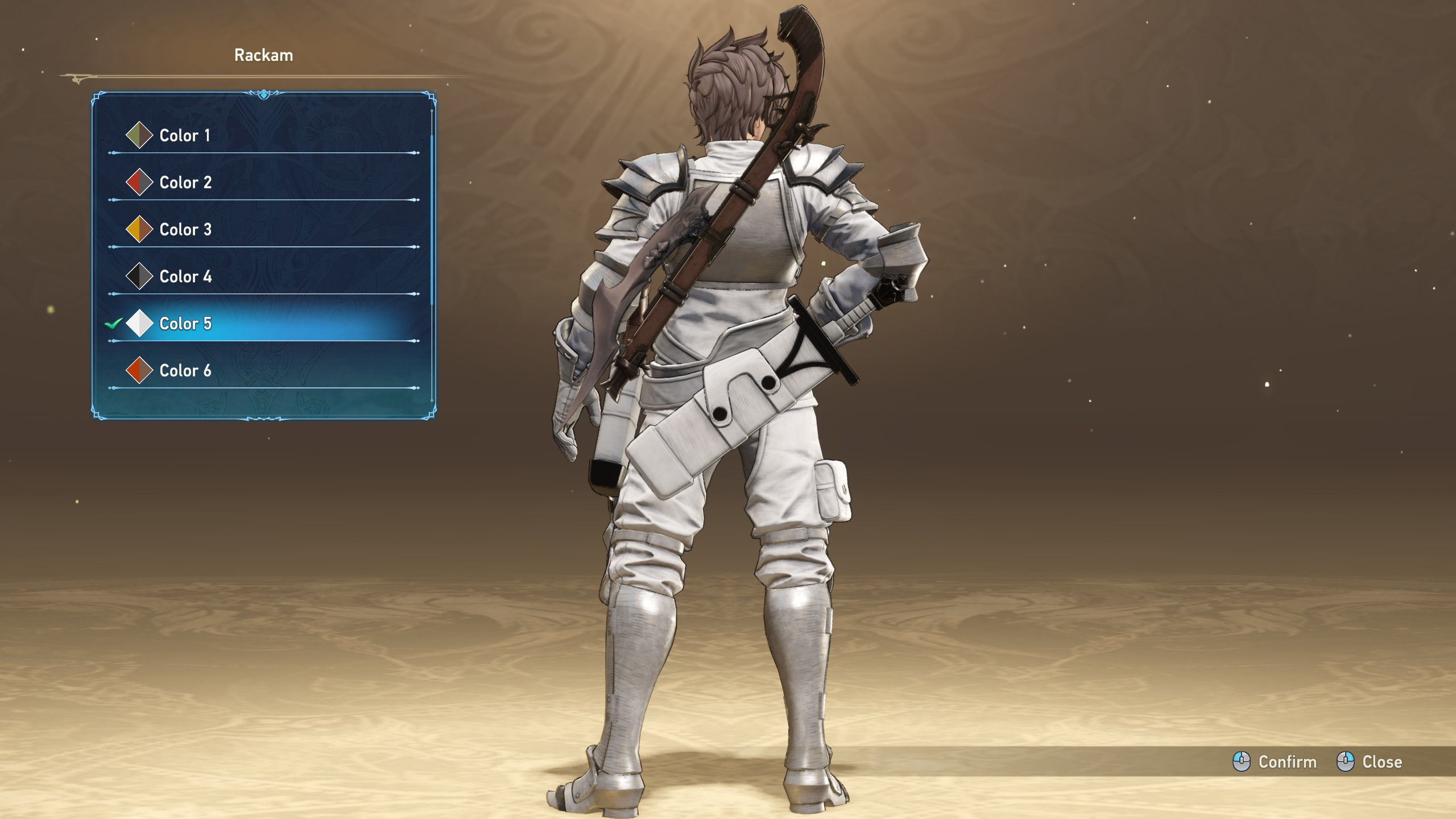Switch to Color 6 orange palette
1456x819 pixels.
pos(263,371)
